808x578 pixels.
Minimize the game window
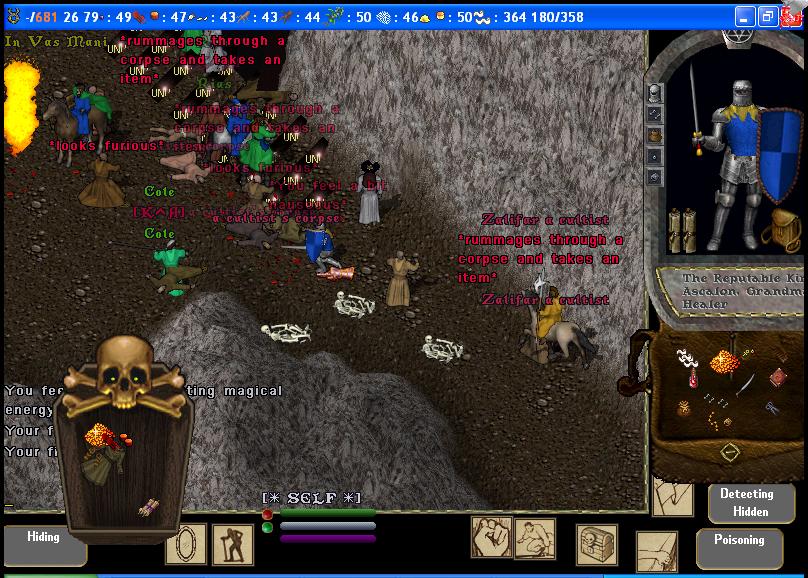(x=744, y=17)
